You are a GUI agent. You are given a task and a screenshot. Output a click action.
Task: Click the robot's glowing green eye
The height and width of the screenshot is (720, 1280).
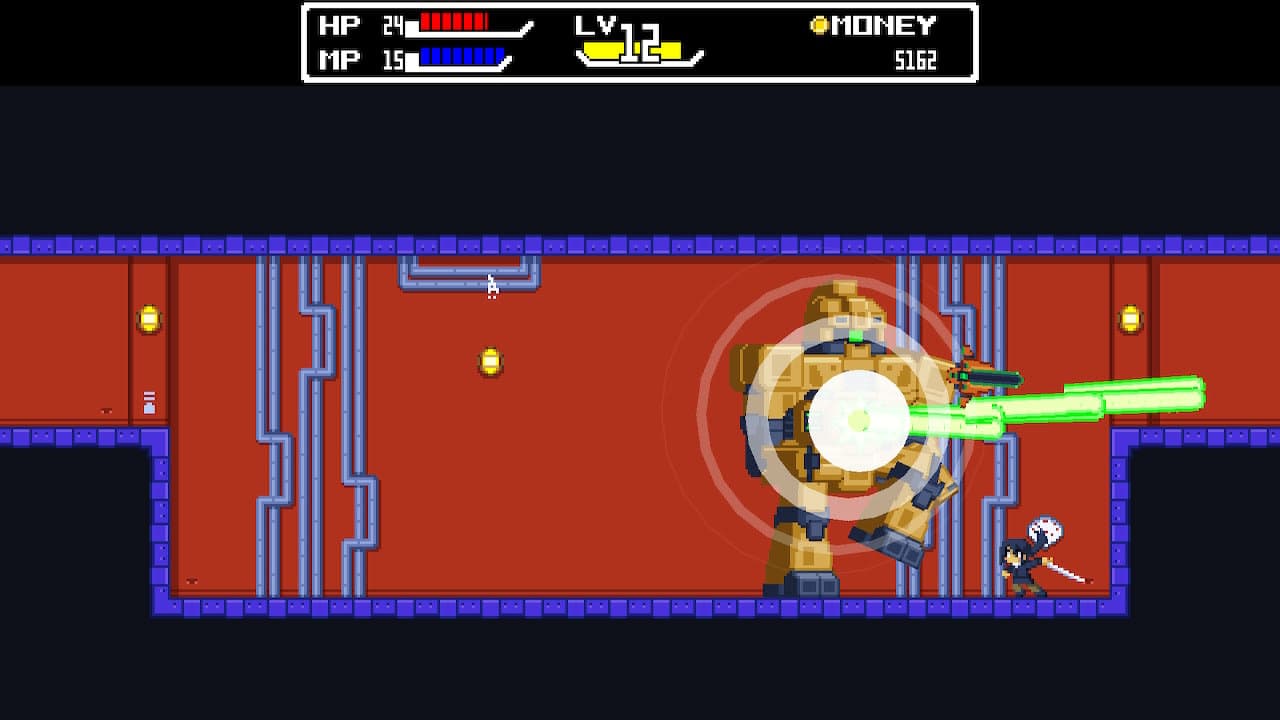[857, 335]
